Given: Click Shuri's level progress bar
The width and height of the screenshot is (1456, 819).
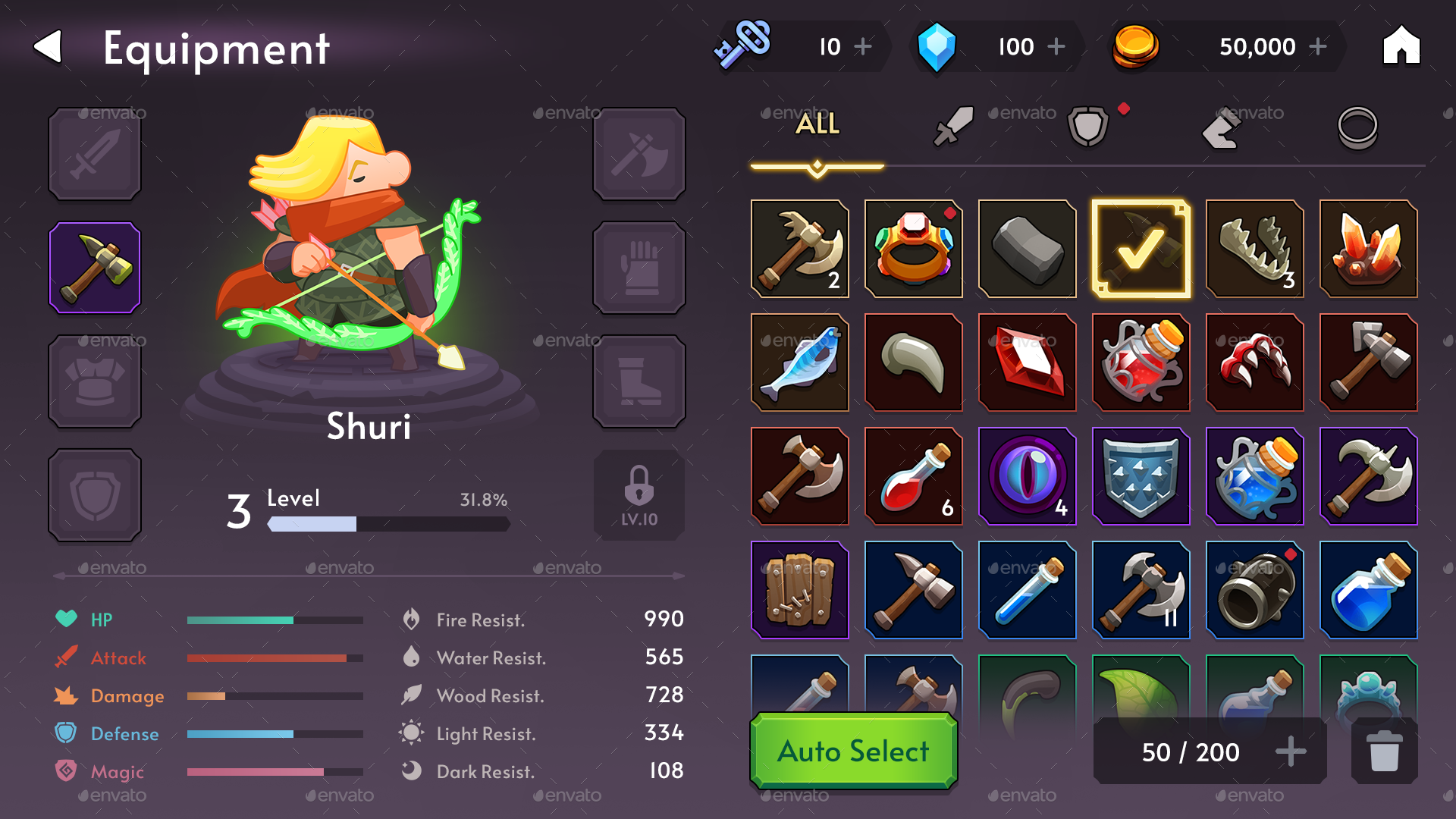Looking at the screenshot, I should pos(387,522).
